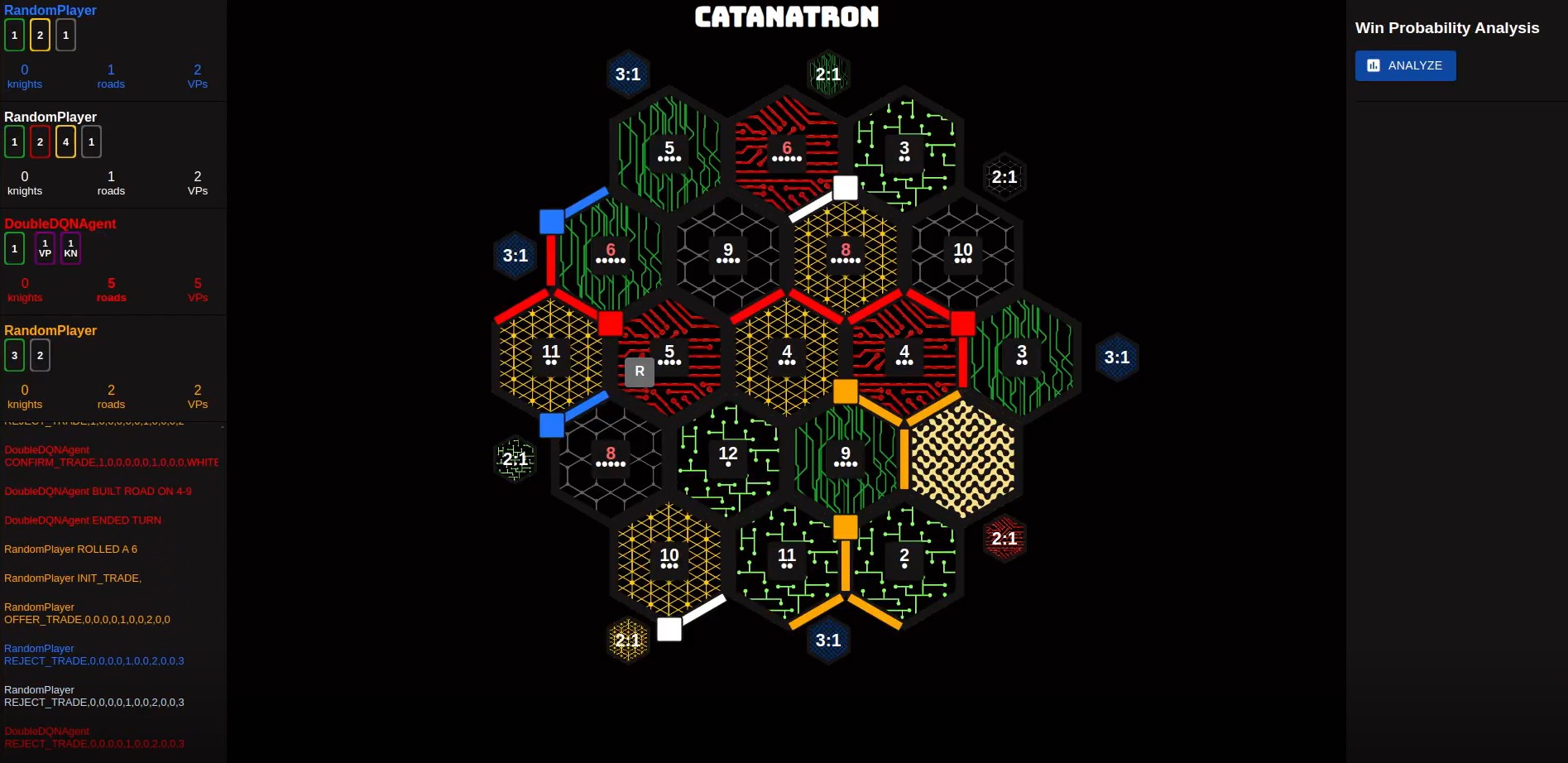The image size is (1568, 763).
Task: Click the 8 number token on the gray hex
Action: click(610, 453)
